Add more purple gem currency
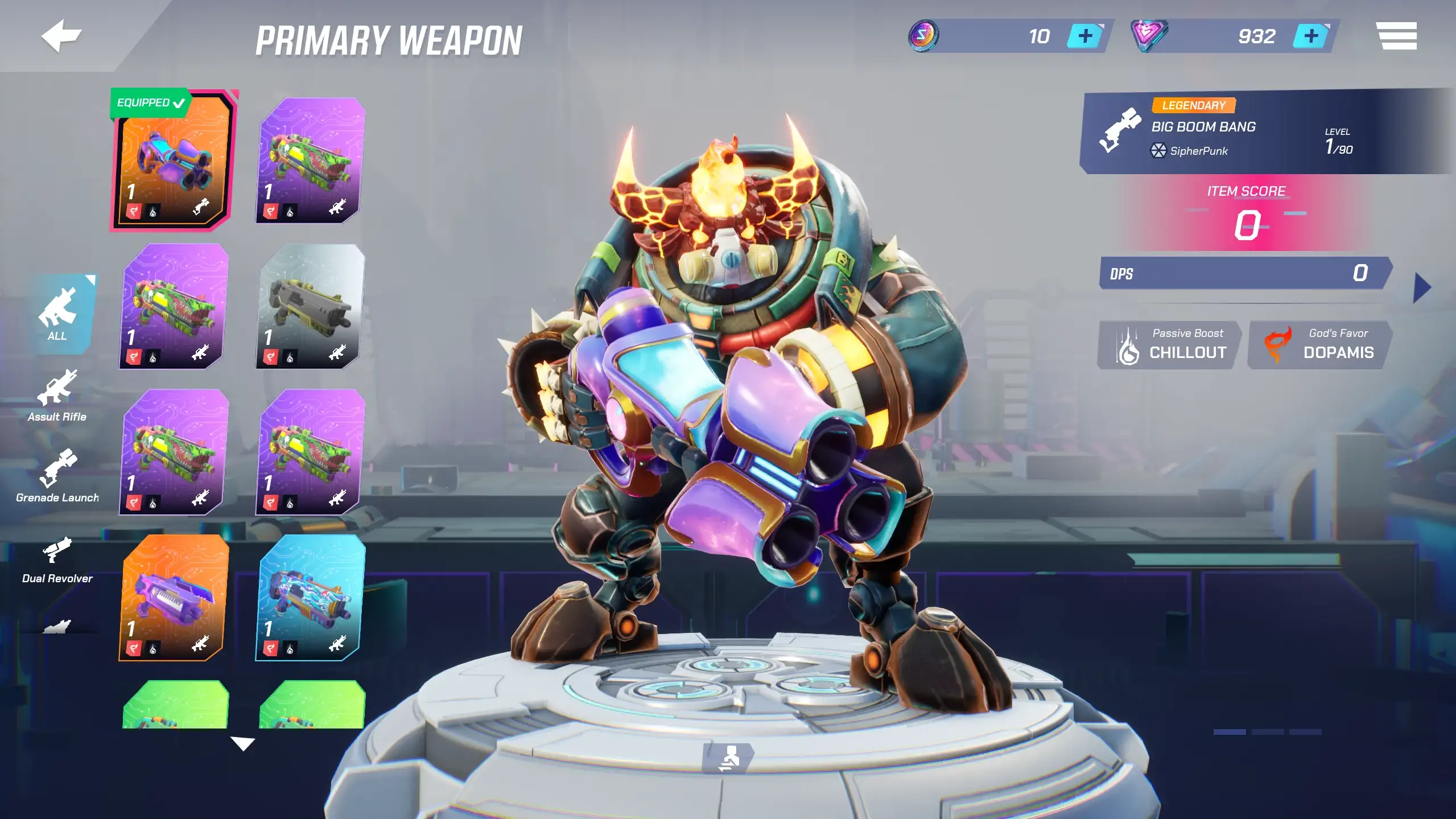1456x819 pixels. coord(1310,36)
